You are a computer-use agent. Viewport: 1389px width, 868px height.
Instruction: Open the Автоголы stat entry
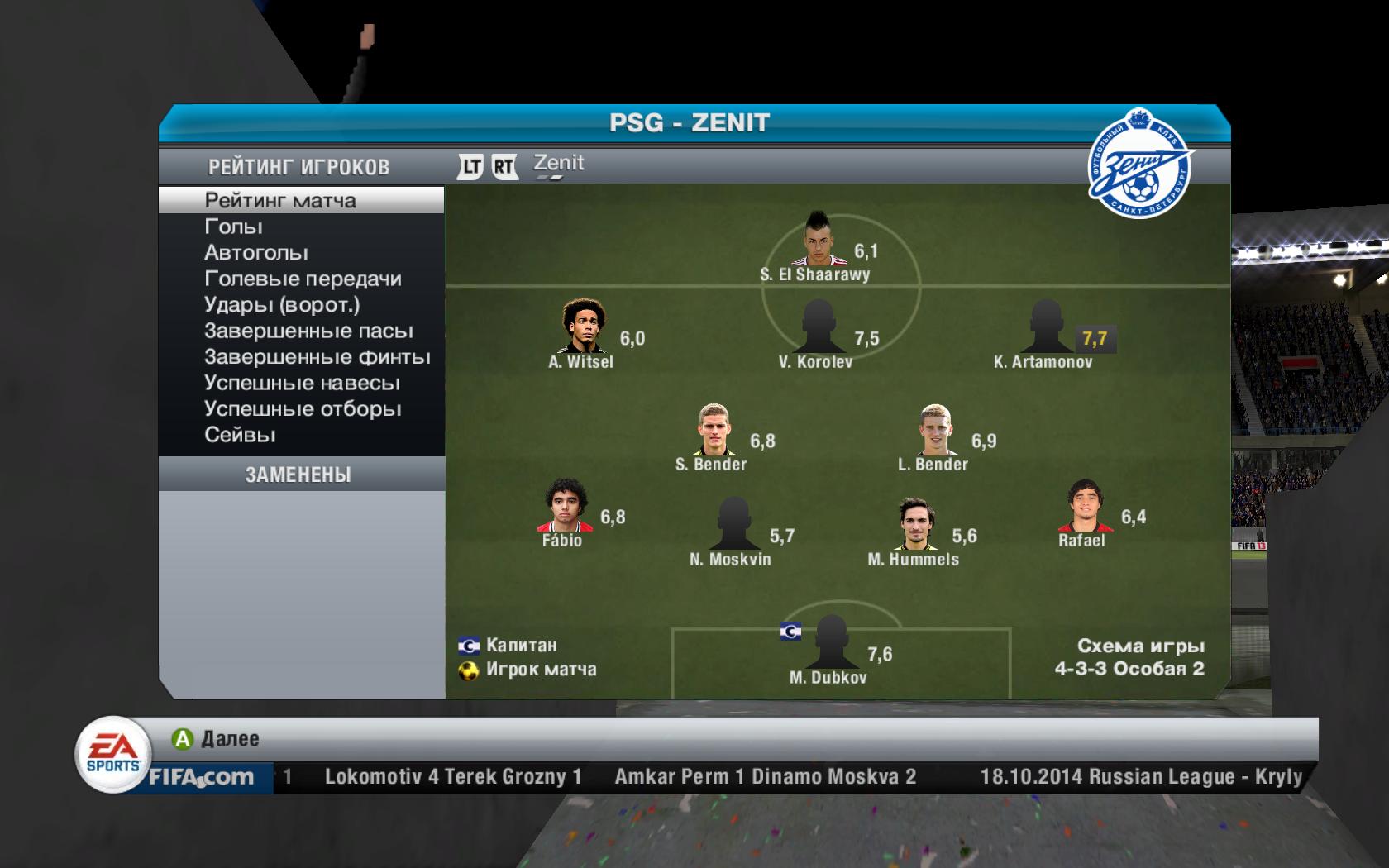[256, 253]
